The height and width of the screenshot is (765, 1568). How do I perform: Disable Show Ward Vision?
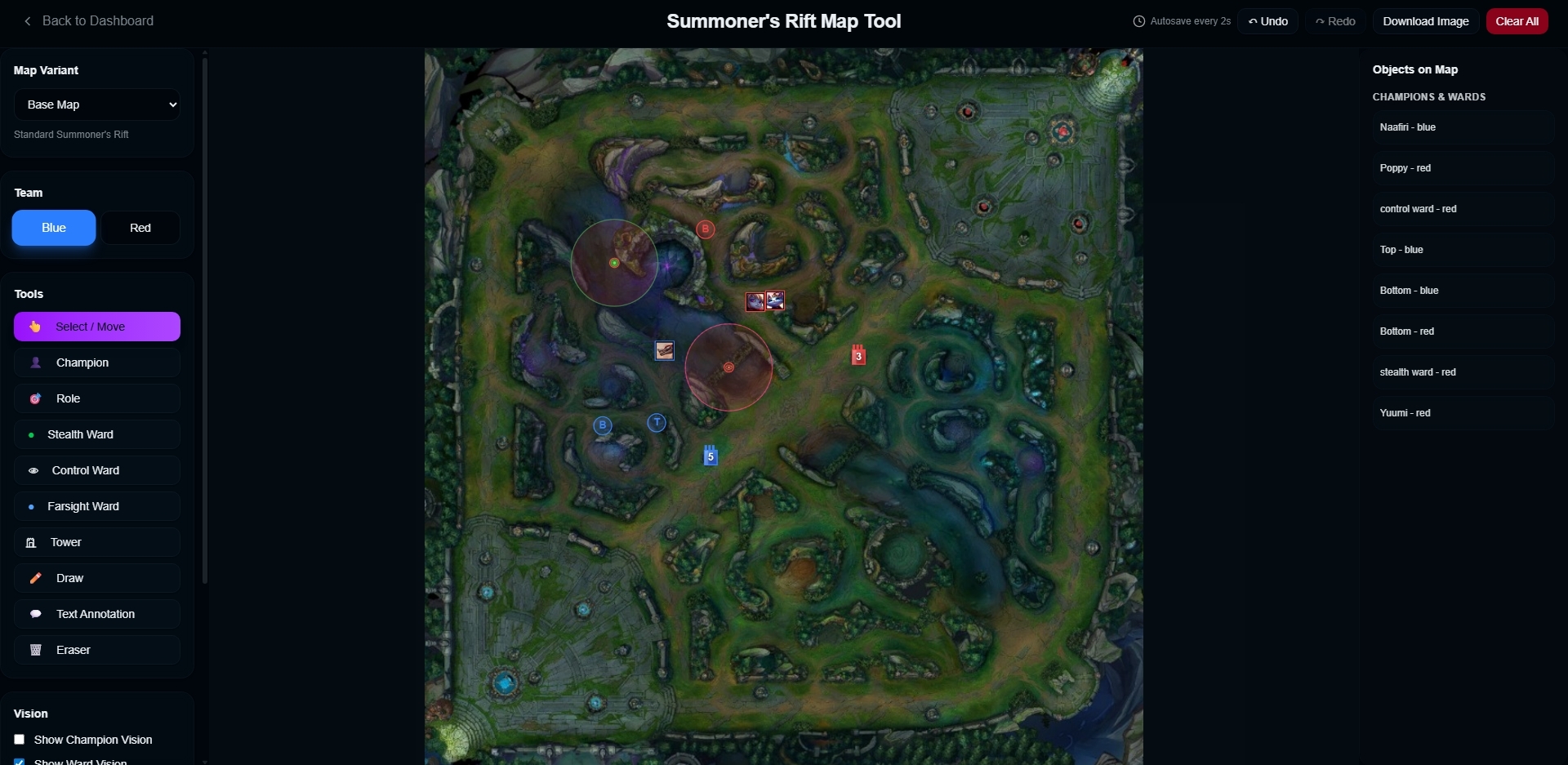pyautogui.click(x=19, y=760)
